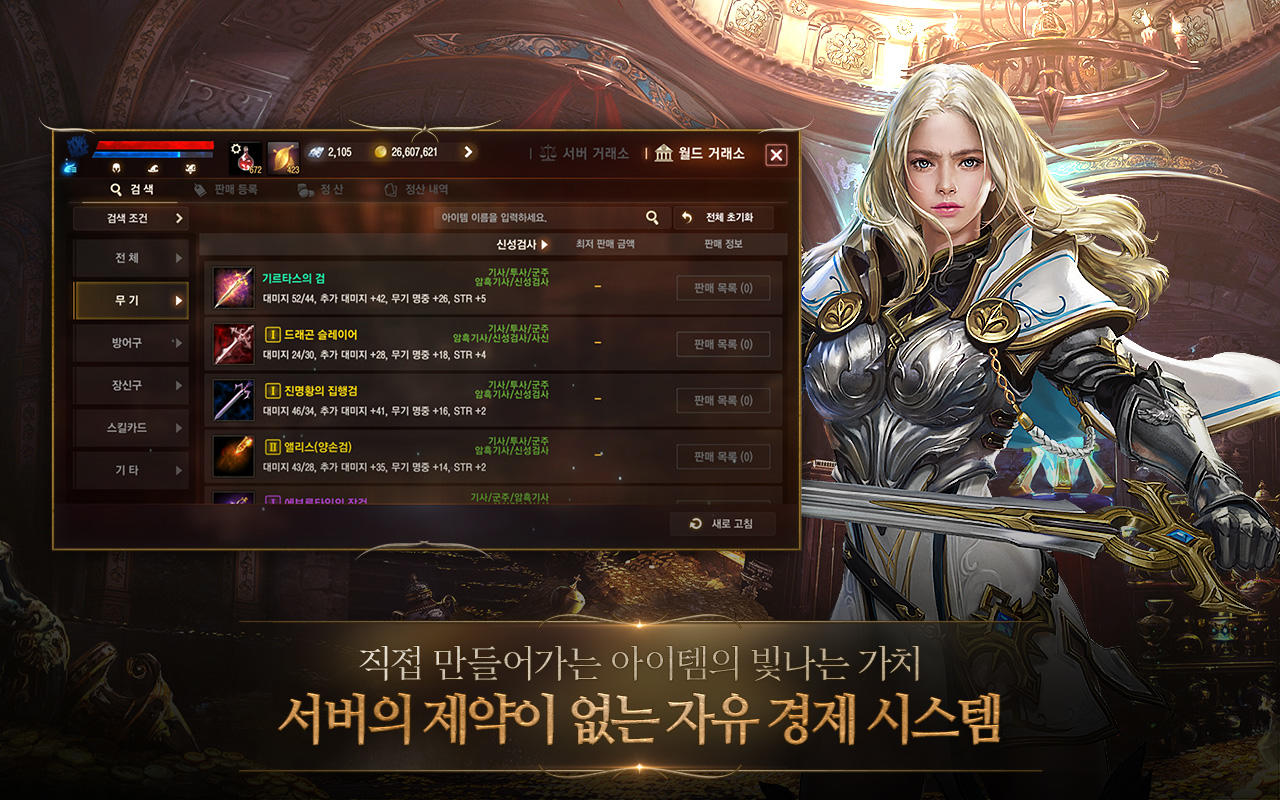Select the 전체 all-items category

pyautogui.click(x=130, y=256)
